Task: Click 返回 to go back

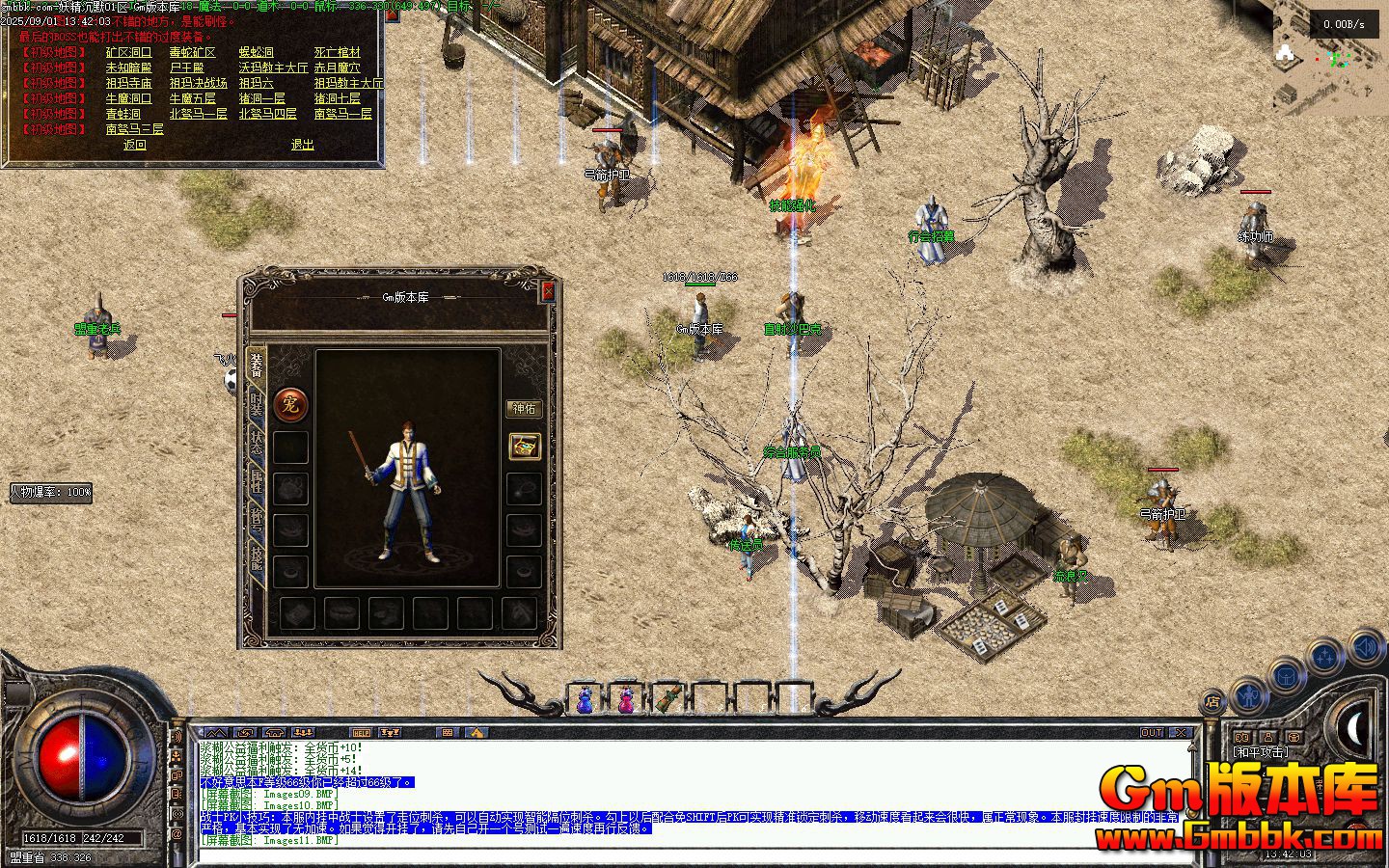Action: (134, 145)
